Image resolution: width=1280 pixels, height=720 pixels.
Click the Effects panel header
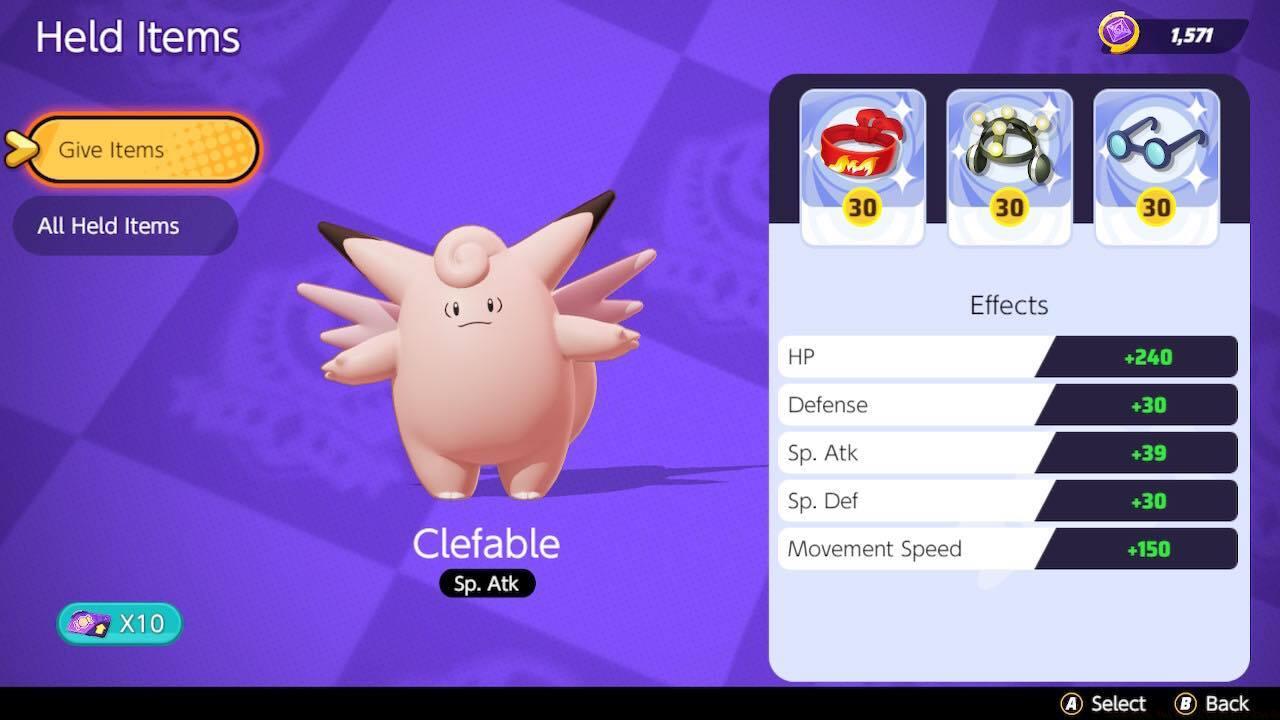pos(1007,305)
